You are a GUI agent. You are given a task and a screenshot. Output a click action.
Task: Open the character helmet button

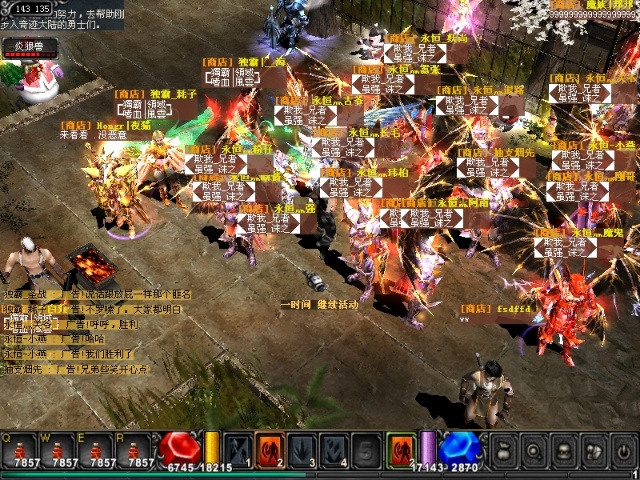[564, 450]
